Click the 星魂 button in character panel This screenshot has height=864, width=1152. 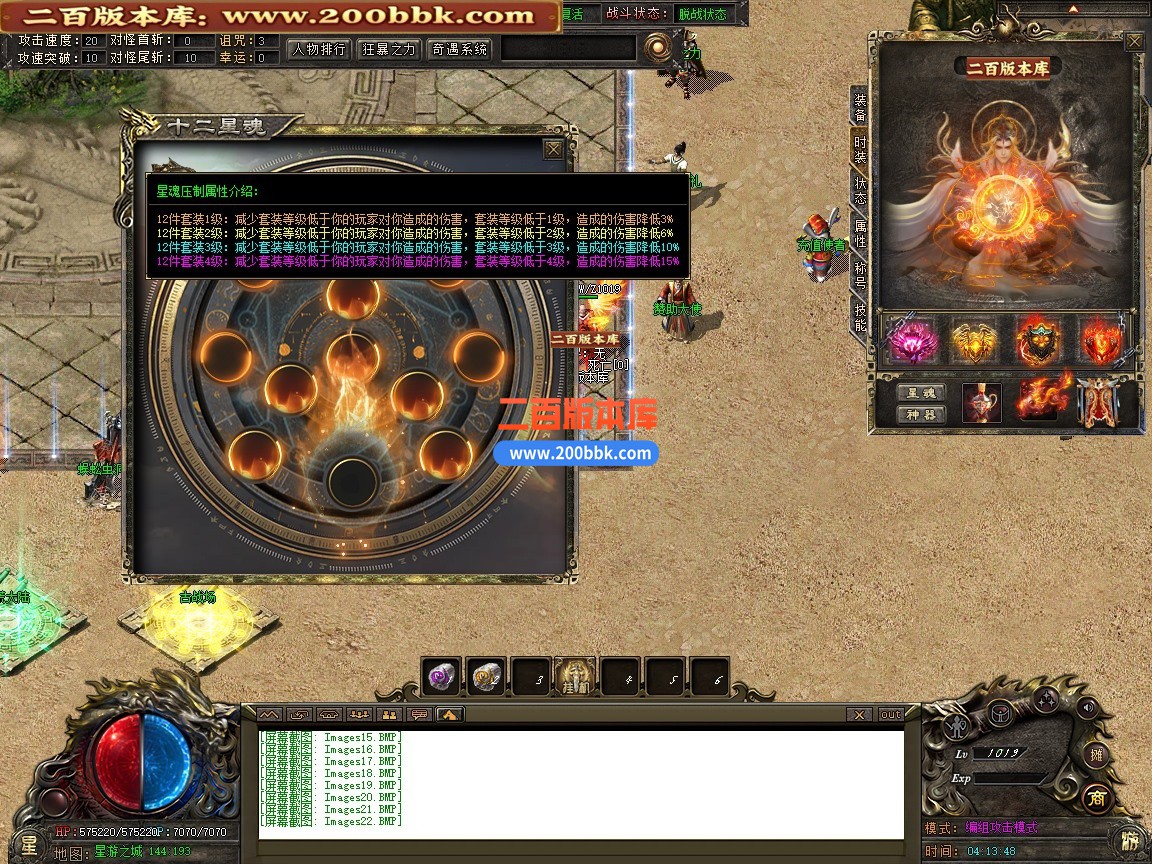click(919, 393)
